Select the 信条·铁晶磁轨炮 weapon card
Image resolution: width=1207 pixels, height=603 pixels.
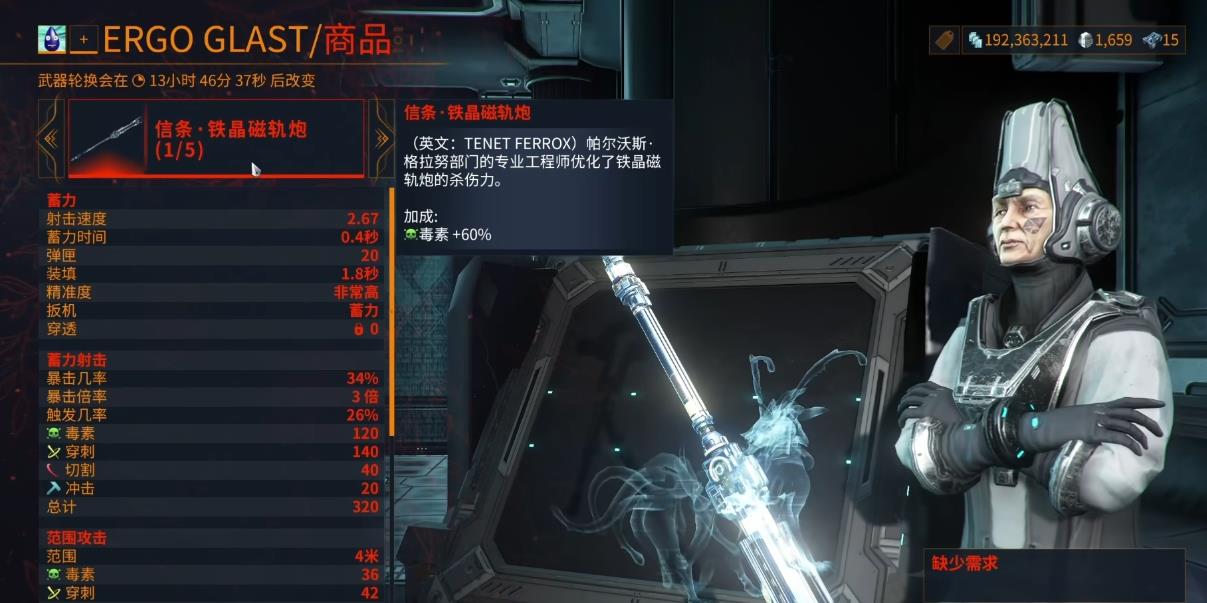(x=215, y=139)
